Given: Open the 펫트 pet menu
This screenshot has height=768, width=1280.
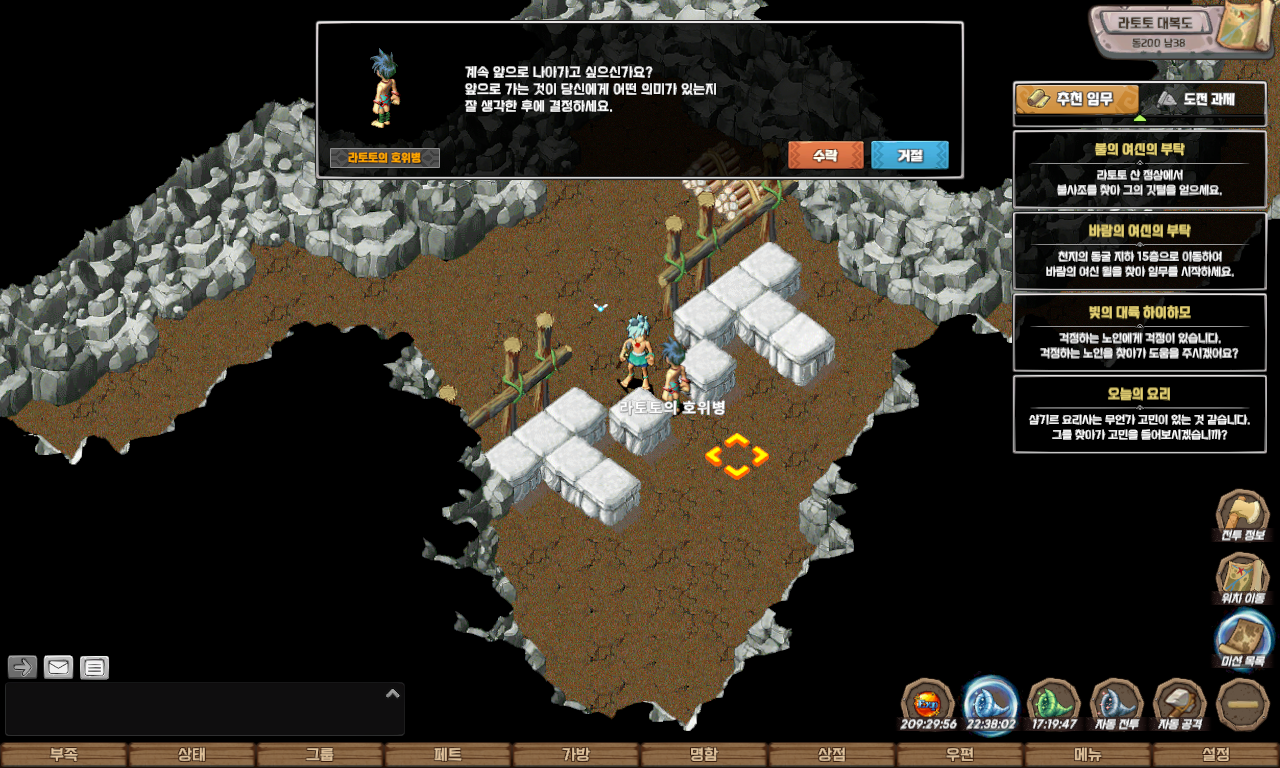Looking at the screenshot, I should click(x=448, y=755).
